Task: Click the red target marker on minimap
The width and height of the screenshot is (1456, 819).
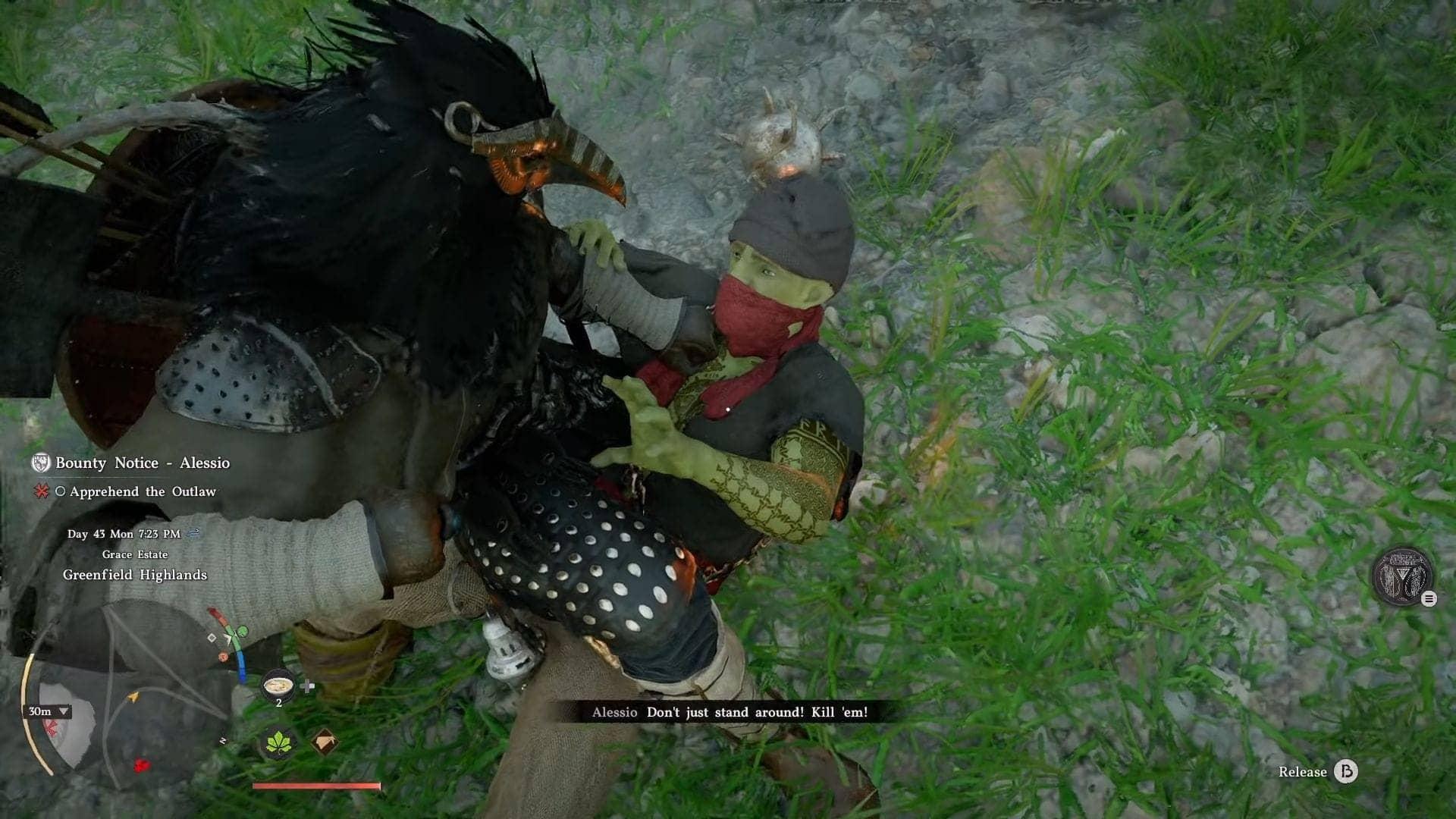Action: coord(141,765)
